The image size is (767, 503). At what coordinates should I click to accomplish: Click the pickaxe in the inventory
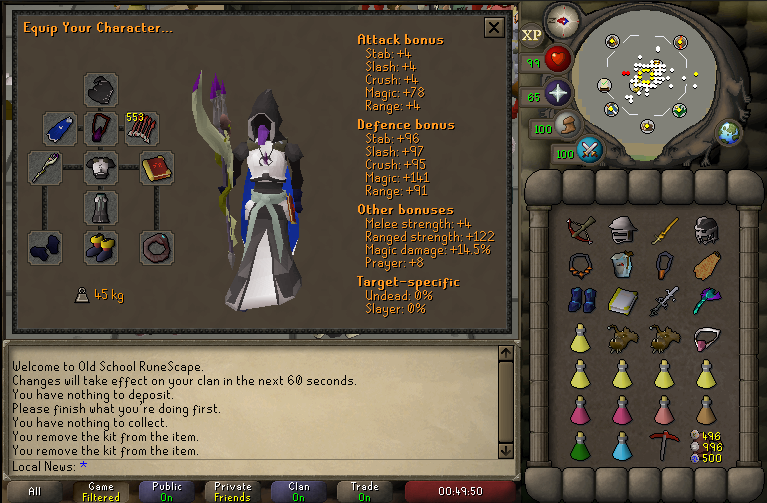(662, 444)
